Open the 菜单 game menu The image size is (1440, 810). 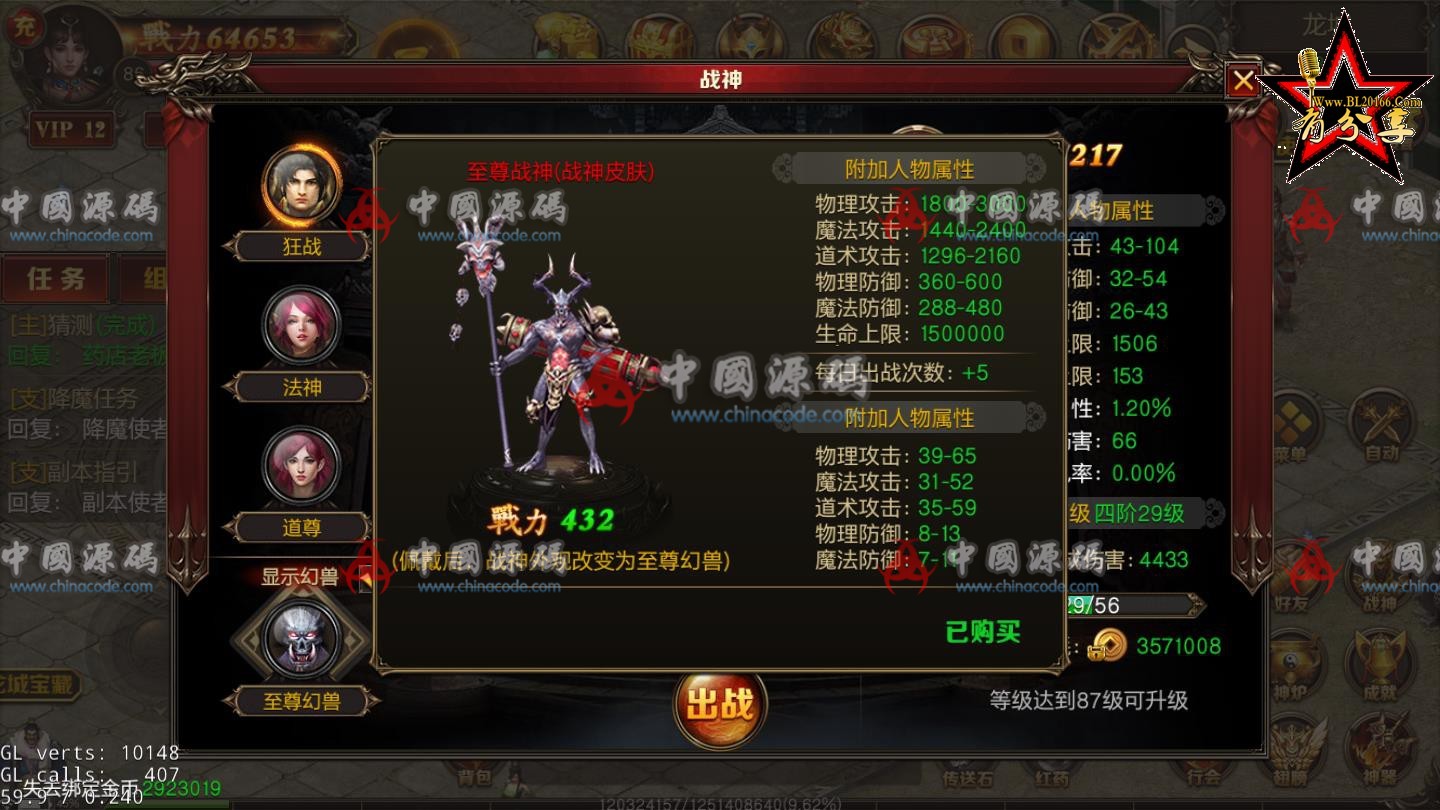[x=1296, y=418]
